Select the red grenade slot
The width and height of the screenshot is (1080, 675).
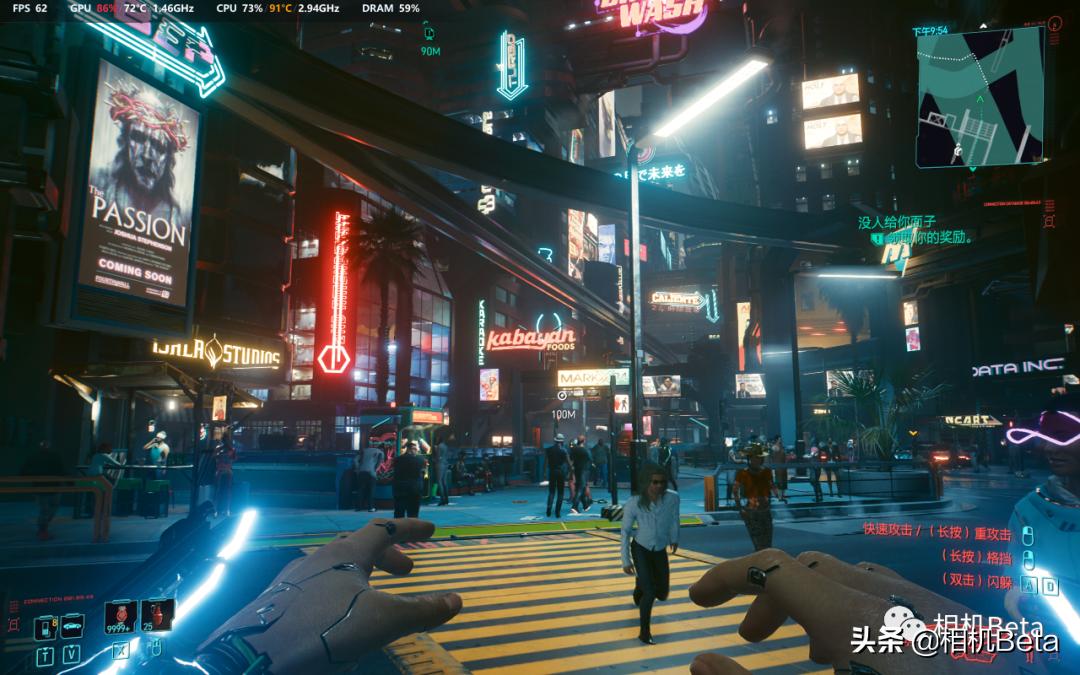point(158,614)
